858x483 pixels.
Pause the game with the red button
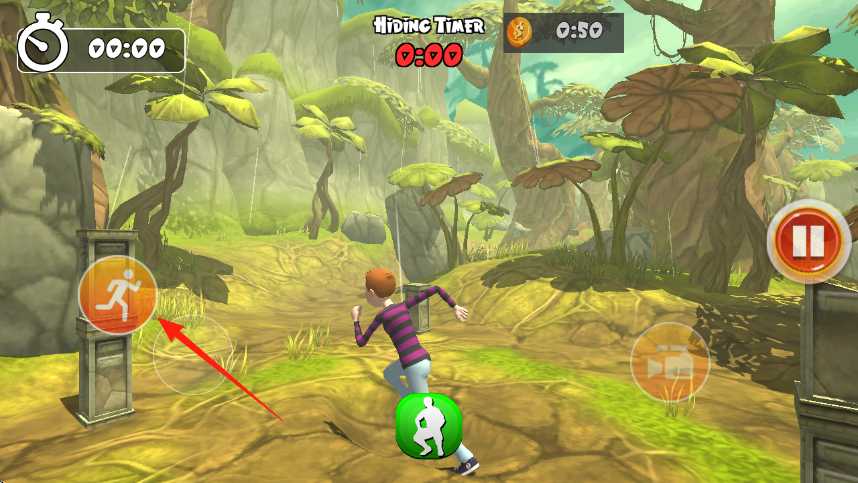click(x=809, y=241)
